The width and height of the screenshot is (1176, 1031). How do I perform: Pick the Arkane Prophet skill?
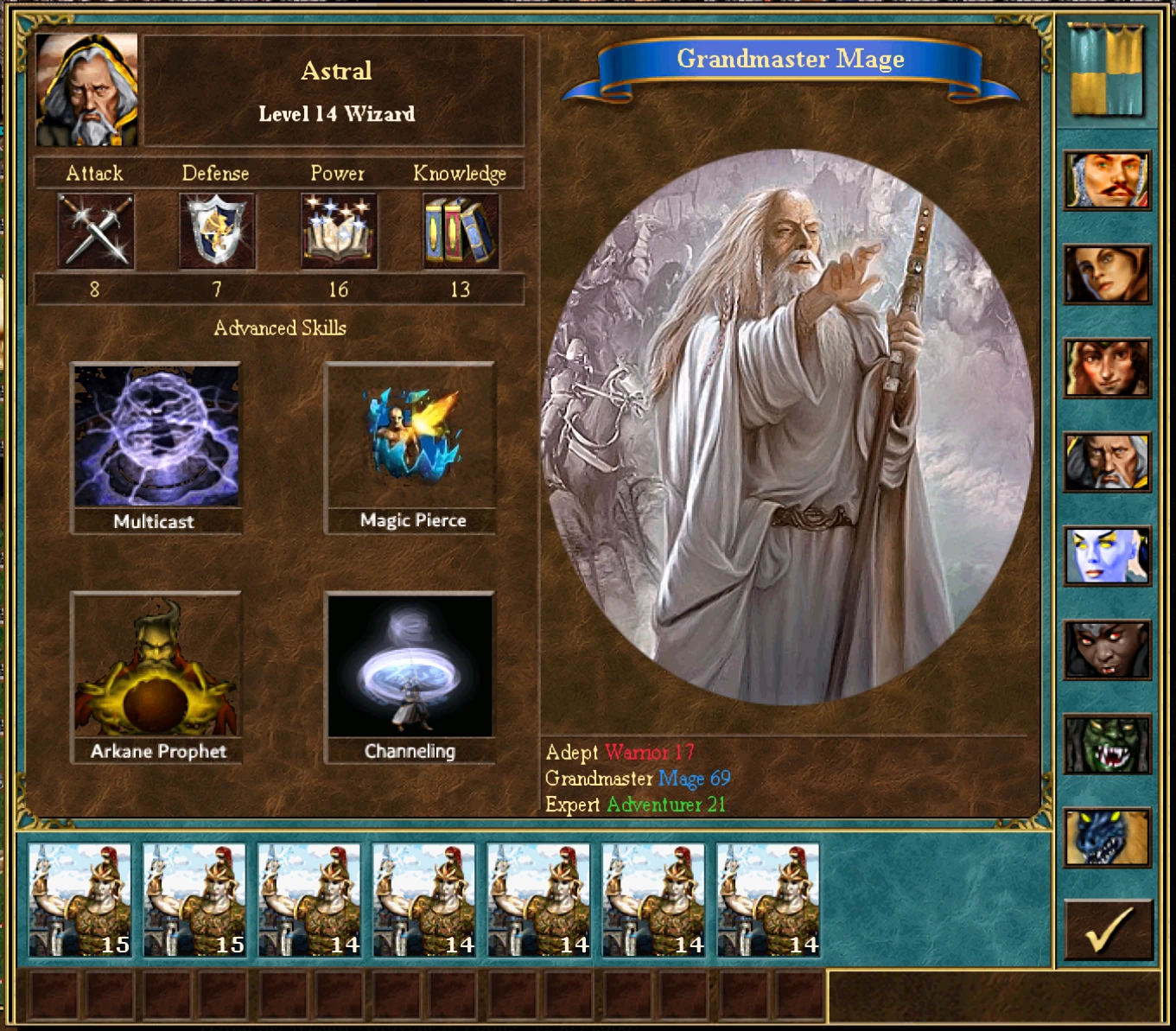click(156, 666)
